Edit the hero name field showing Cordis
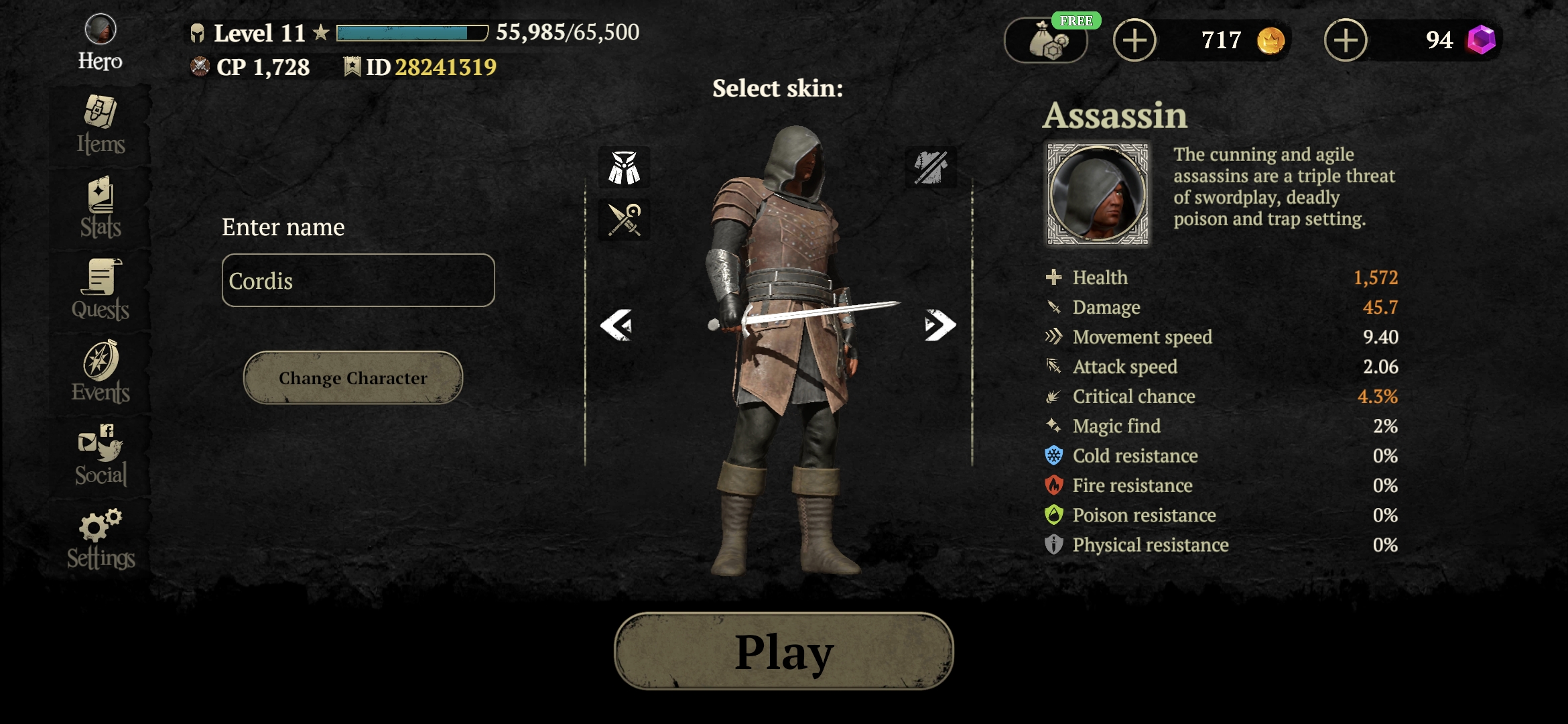Image resolution: width=1568 pixels, height=724 pixels. (x=358, y=281)
